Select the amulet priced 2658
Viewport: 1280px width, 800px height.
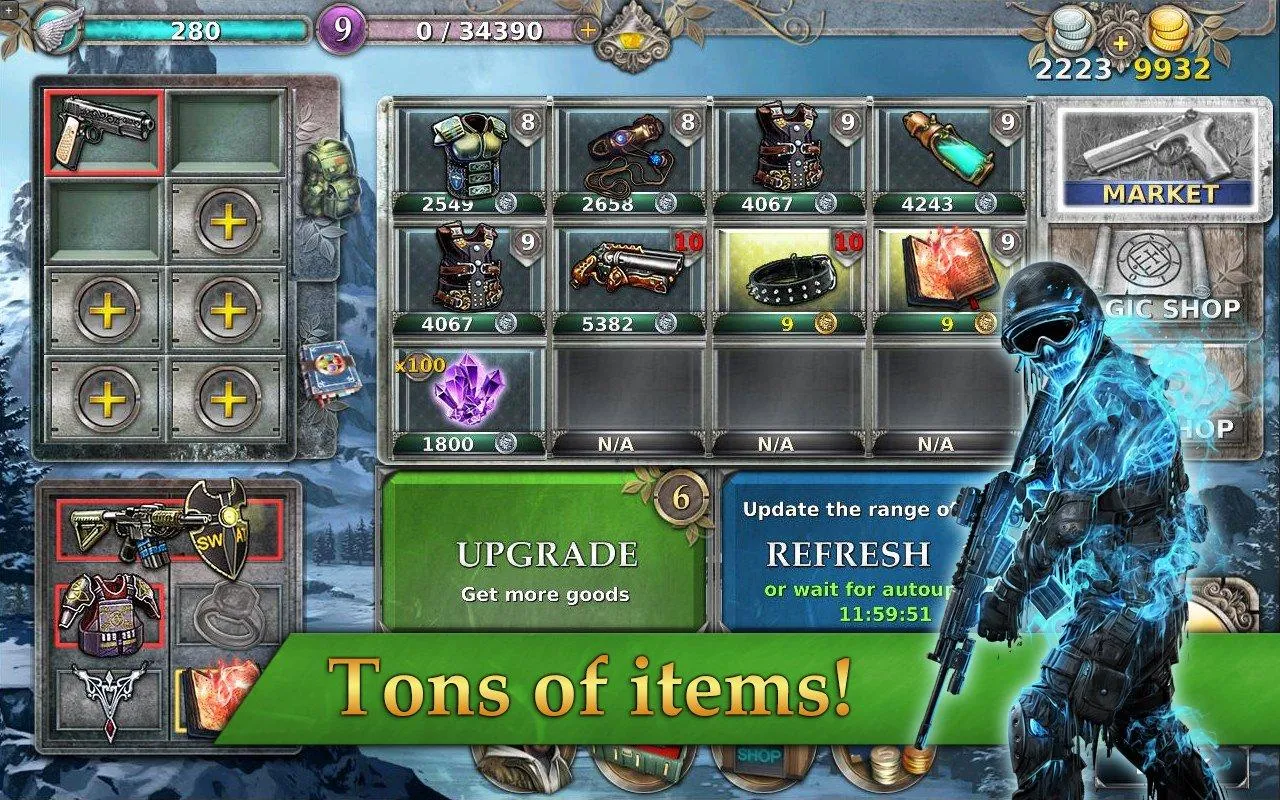point(630,160)
